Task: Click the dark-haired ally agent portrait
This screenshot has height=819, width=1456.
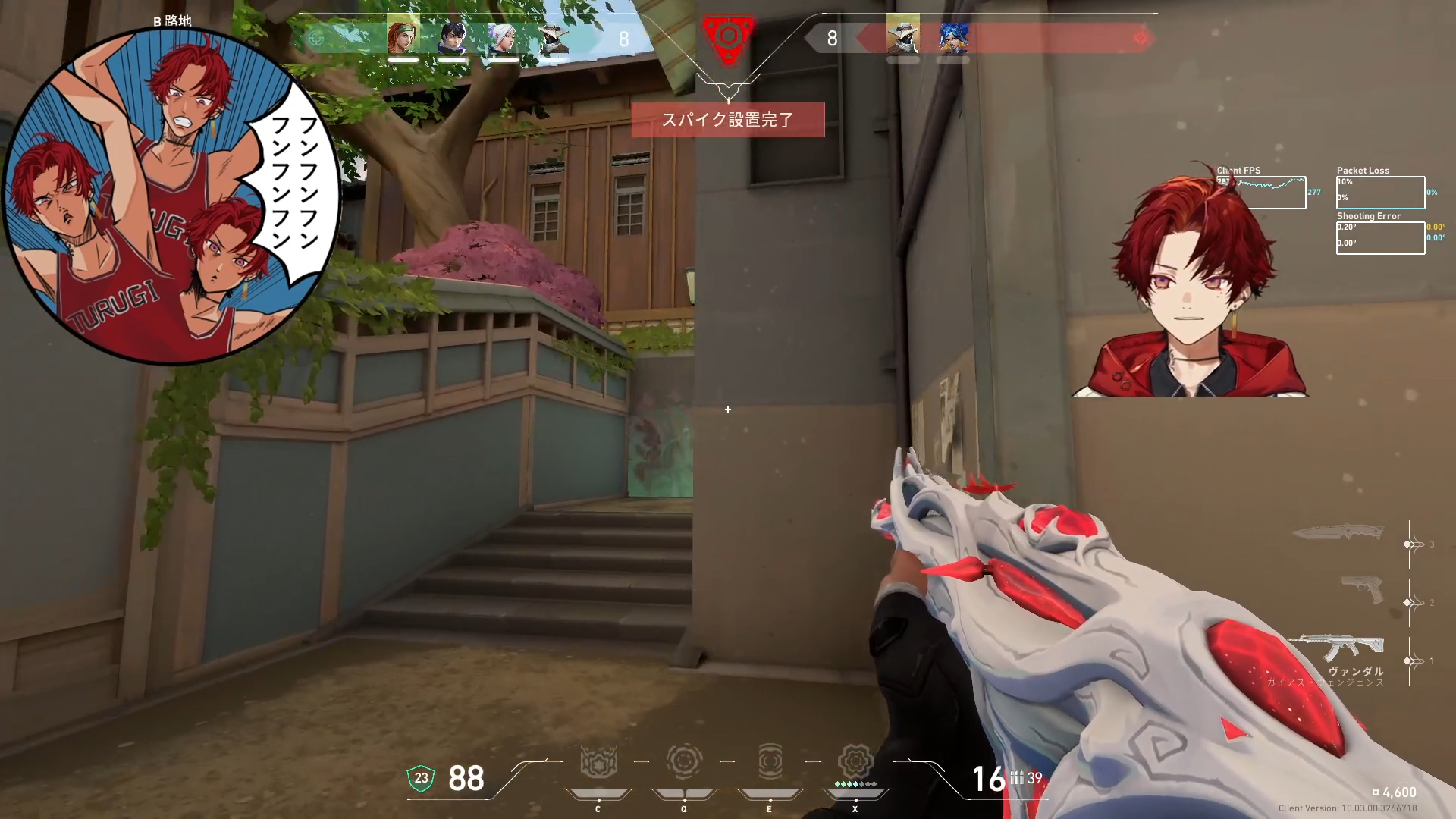Action: coord(453,37)
